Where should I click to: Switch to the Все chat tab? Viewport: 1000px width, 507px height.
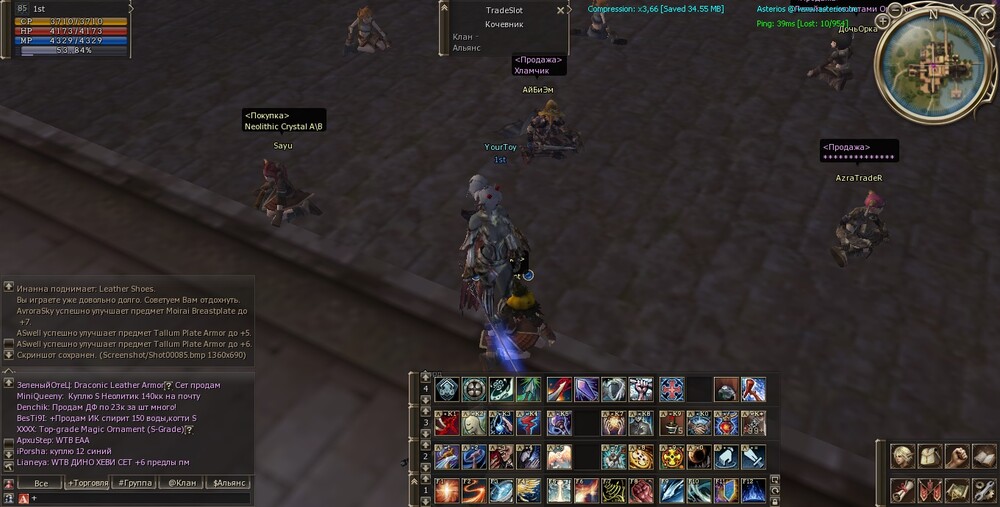click(41, 483)
